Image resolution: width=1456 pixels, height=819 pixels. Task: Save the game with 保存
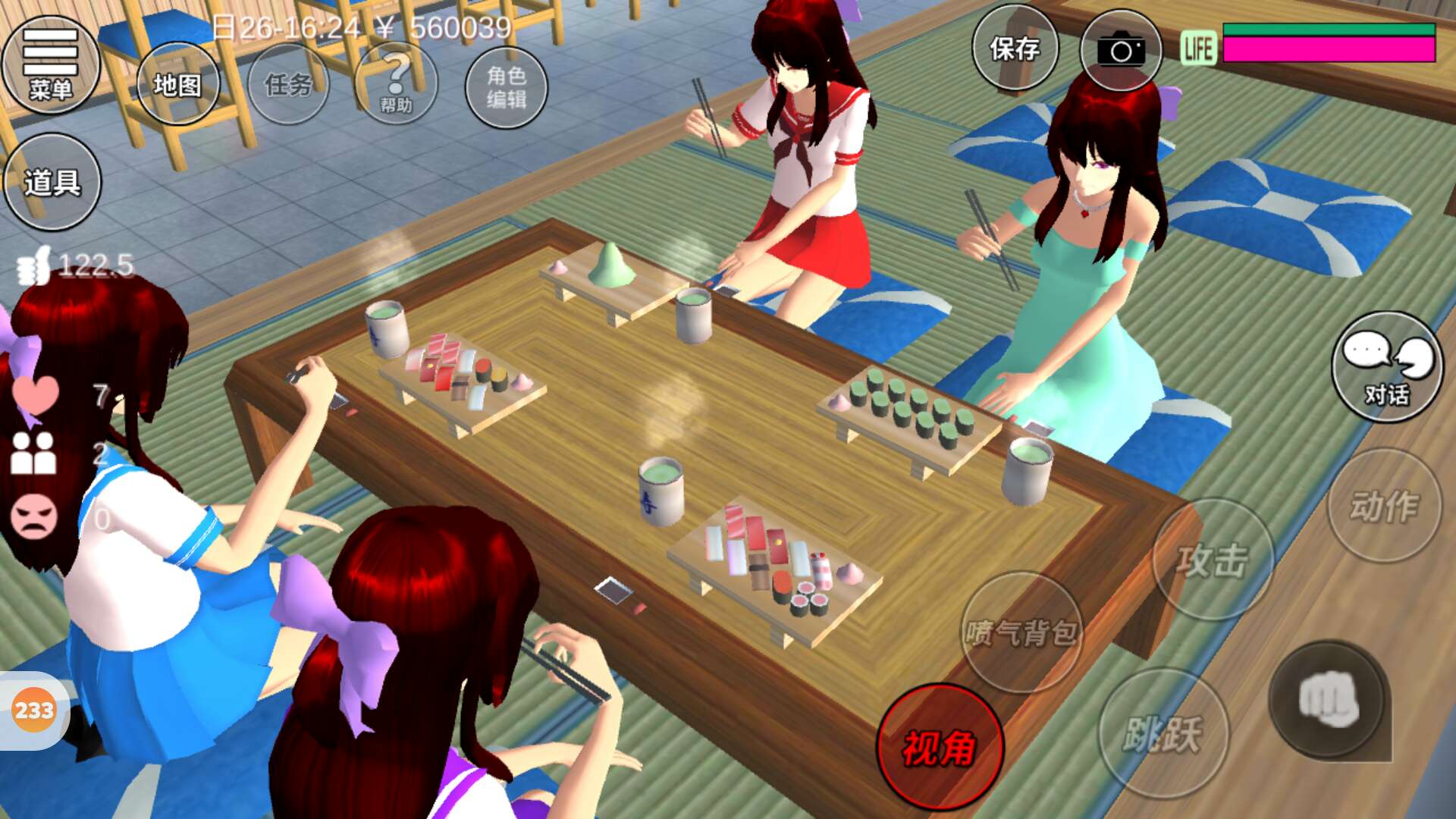pos(1015,49)
